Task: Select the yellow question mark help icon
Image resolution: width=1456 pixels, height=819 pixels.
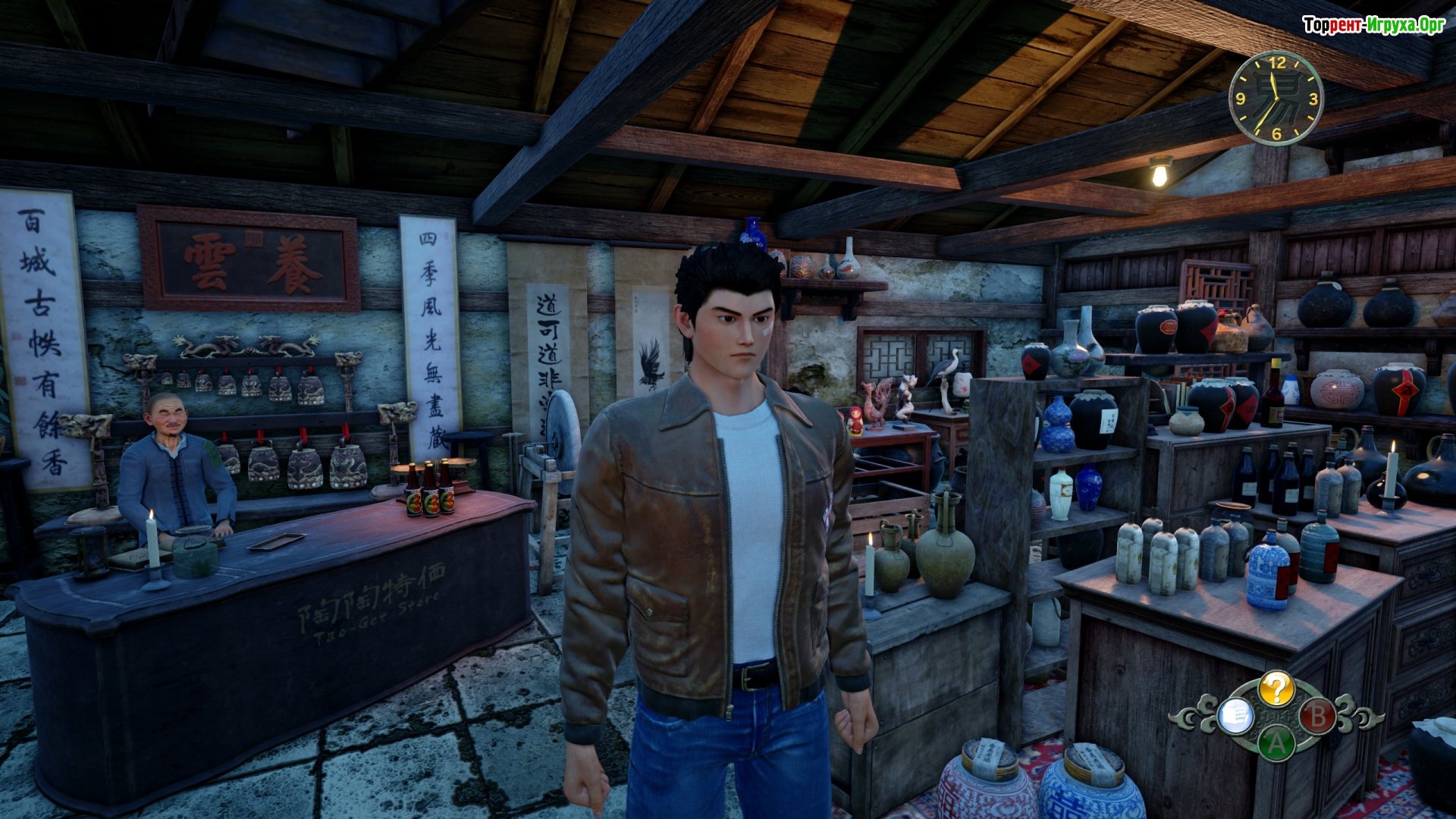Action: tap(1276, 689)
